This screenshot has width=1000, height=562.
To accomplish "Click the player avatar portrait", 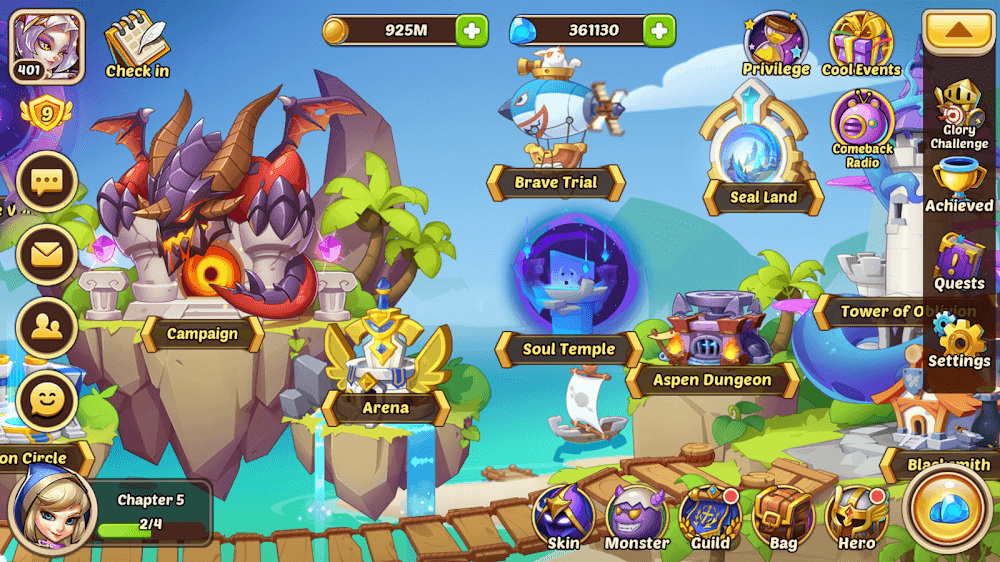I will [47, 44].
